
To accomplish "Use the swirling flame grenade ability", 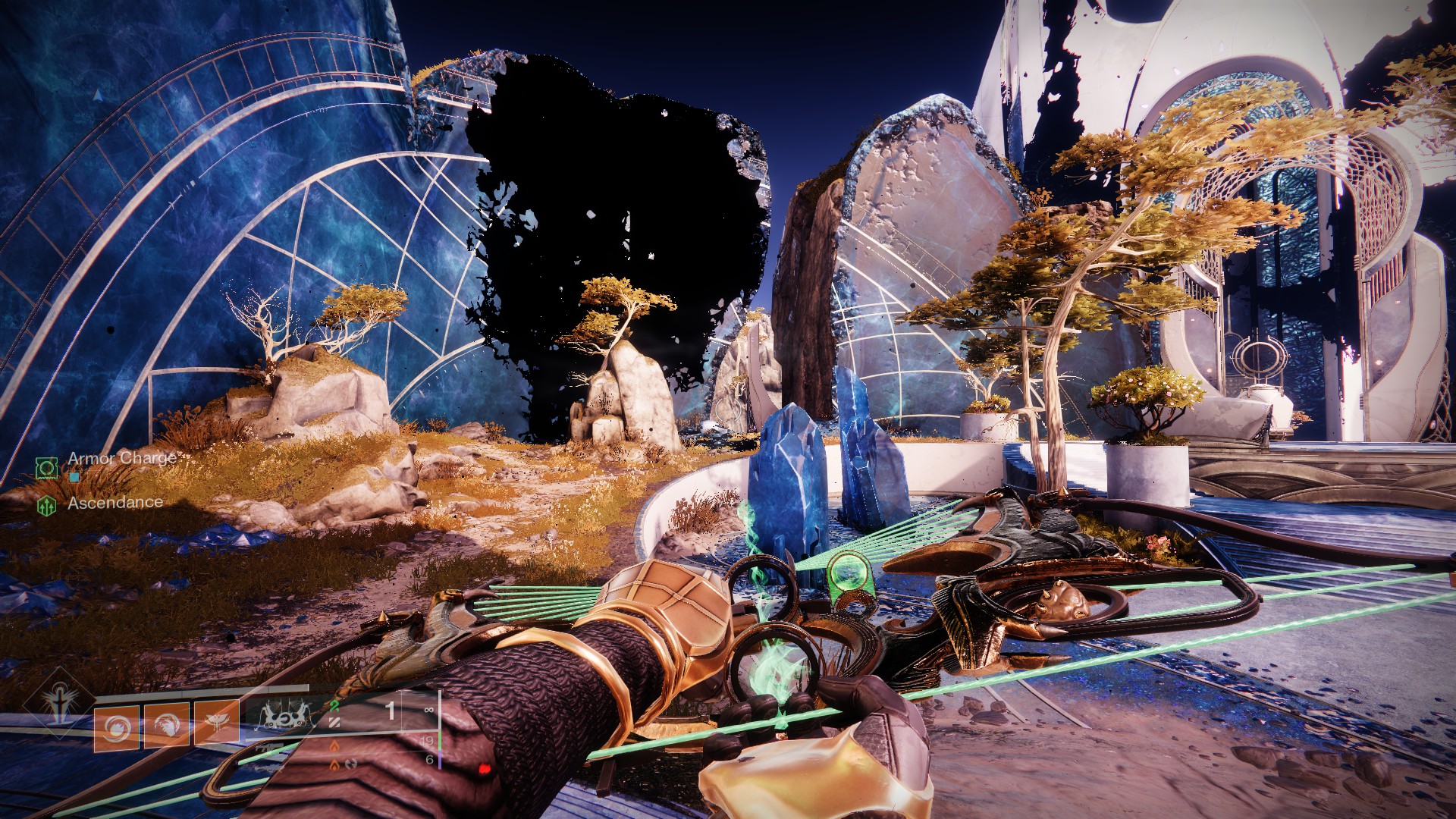I will [x=116, y=727].
